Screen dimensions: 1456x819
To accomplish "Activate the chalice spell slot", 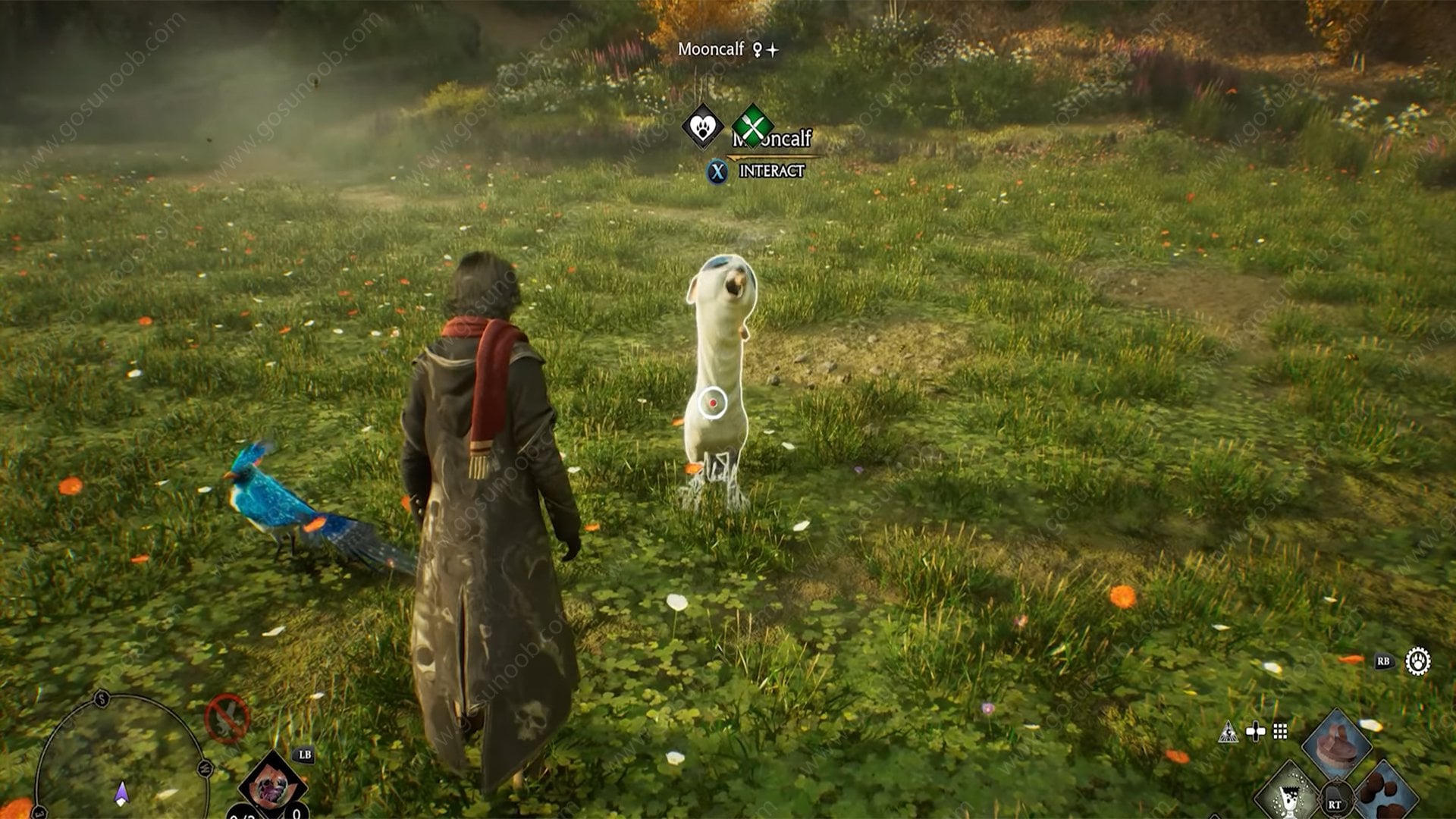I will pos(1288,796).
